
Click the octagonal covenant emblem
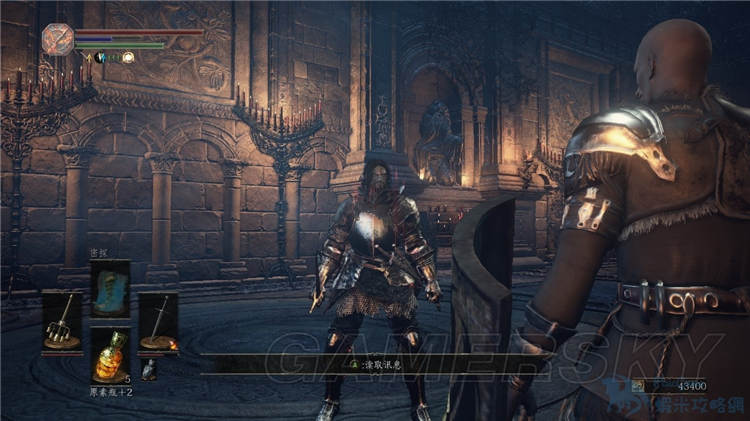pyautogui.click(x=58, y=39)
